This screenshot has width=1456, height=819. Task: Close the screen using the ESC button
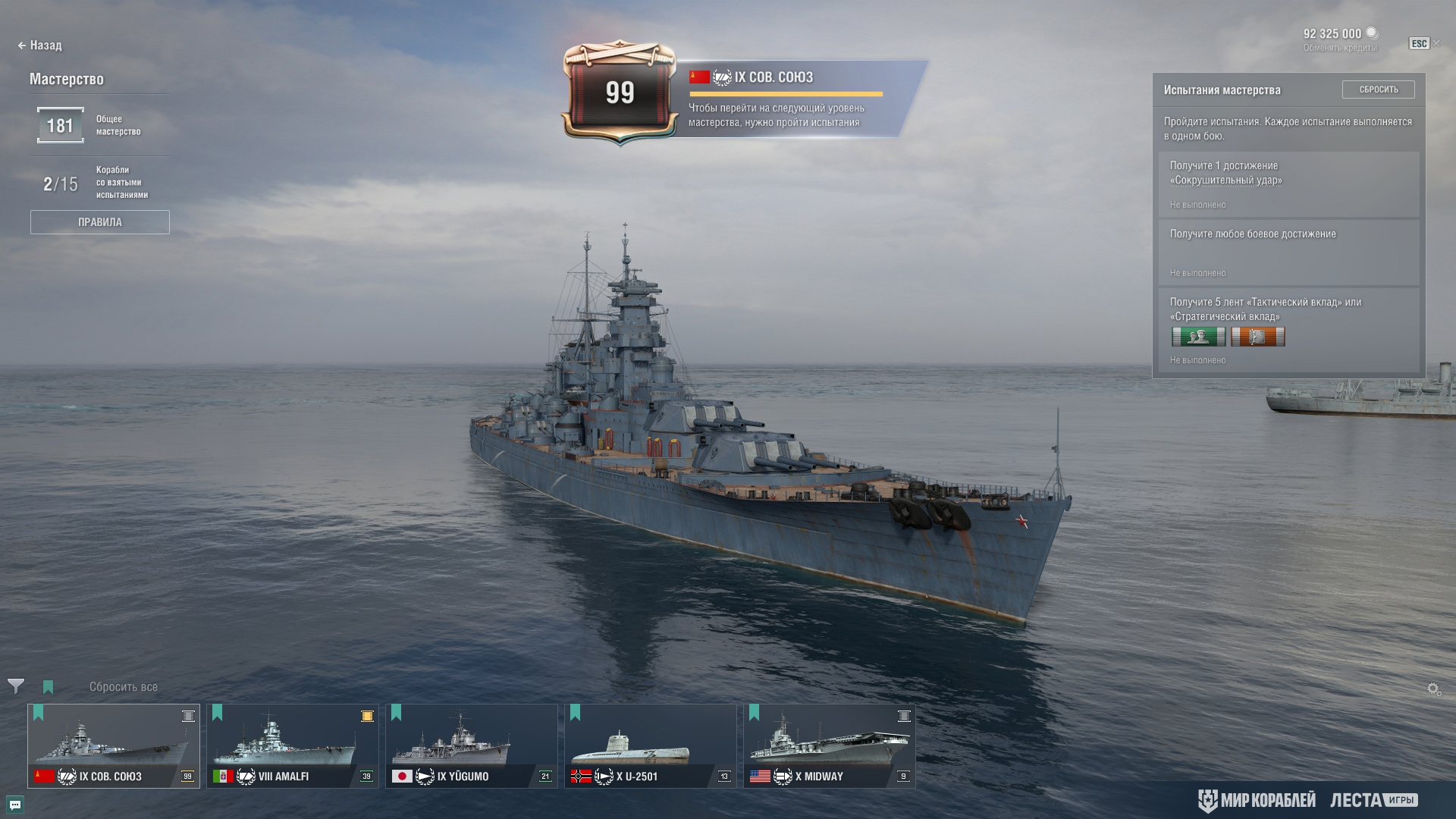click(1419, 44)
